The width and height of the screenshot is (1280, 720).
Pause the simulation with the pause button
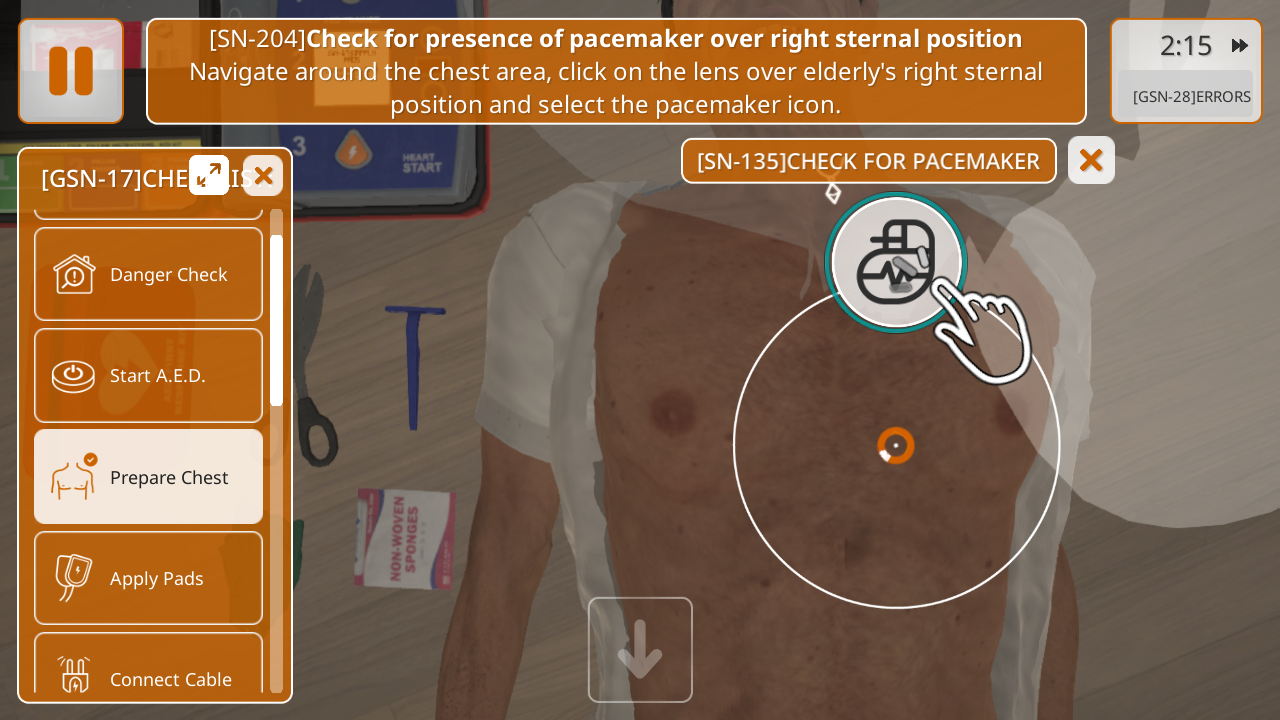click(x=71, y=71)
